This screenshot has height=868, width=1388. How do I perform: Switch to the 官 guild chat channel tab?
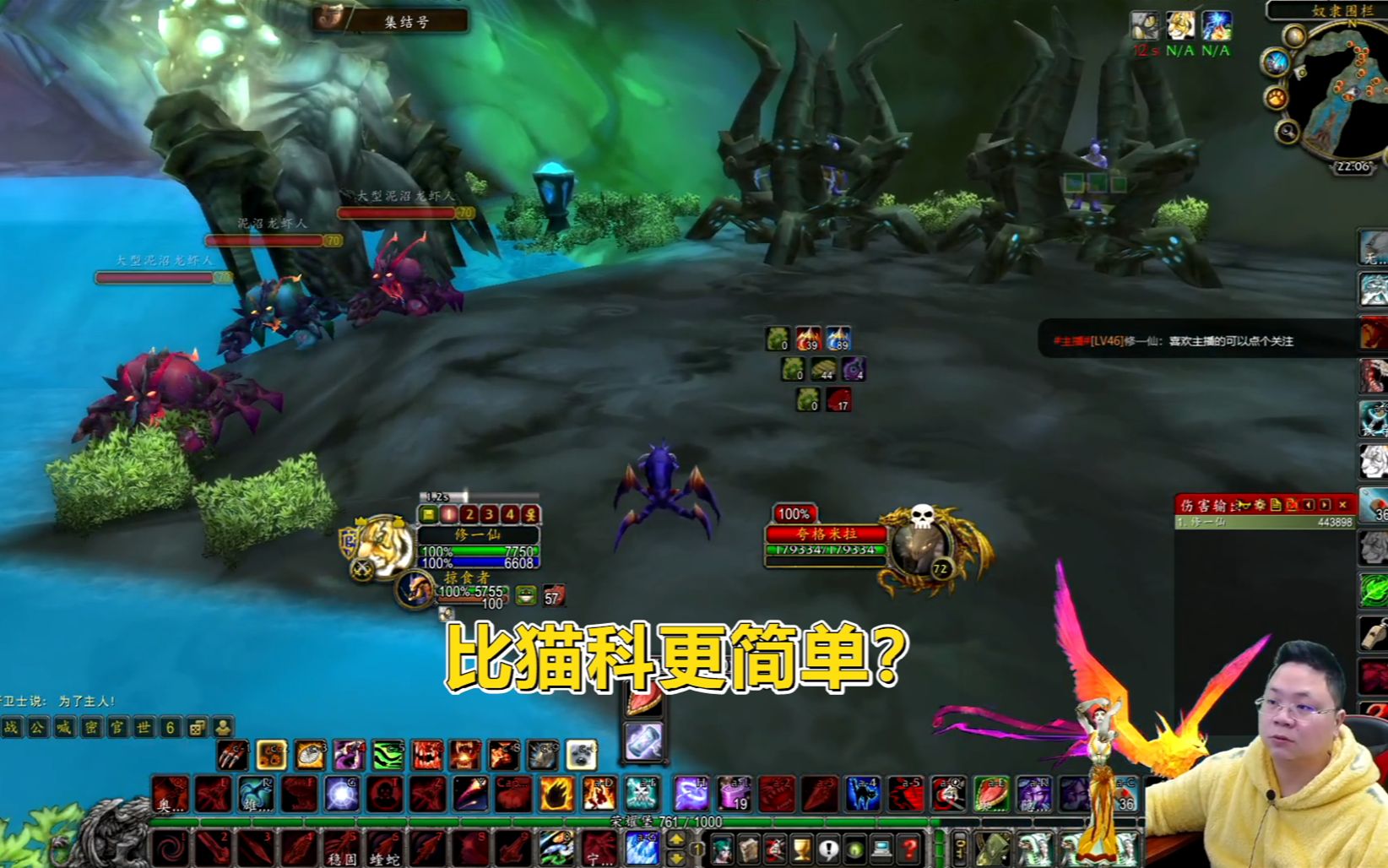pos(116,727)
